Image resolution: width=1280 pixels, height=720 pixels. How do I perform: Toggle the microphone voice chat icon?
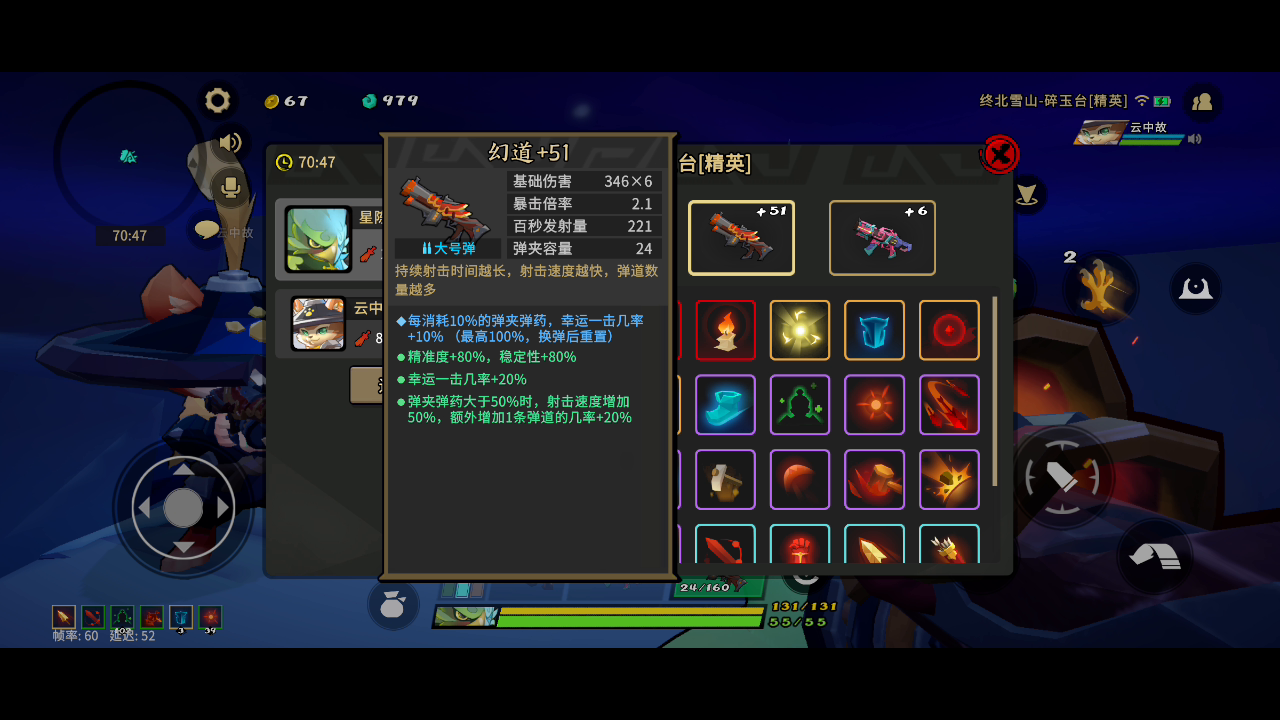231,185
